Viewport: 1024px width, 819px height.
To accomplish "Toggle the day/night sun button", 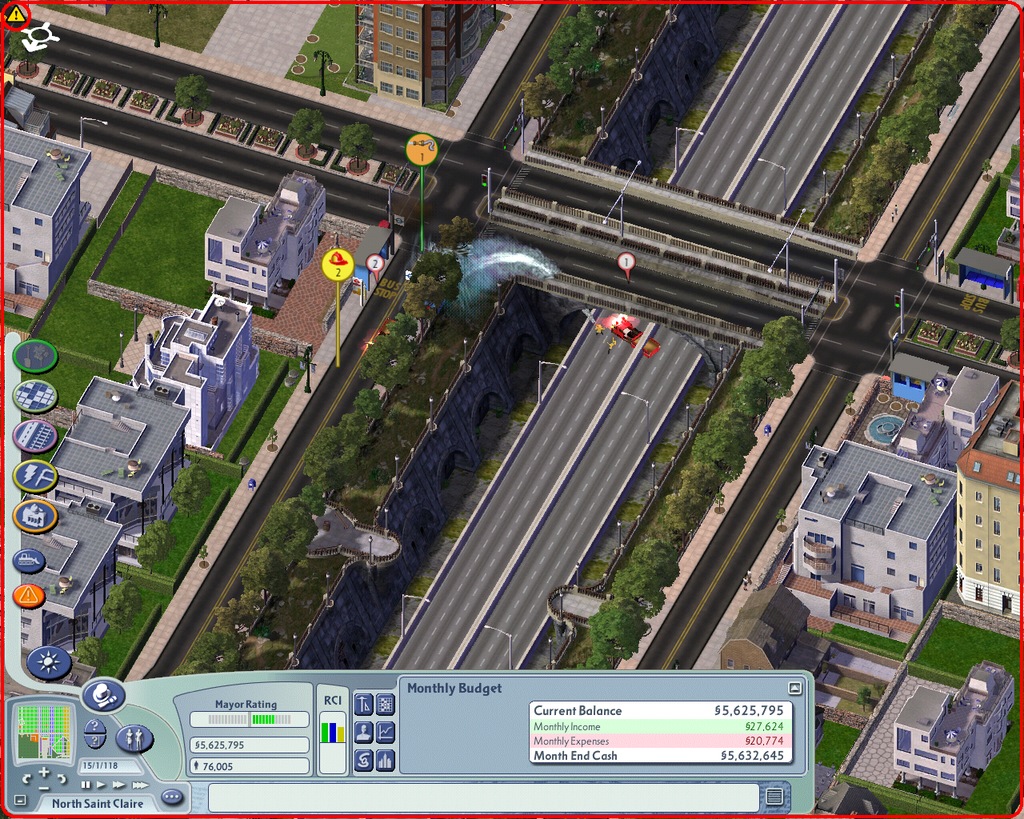I will pos(48,661).
